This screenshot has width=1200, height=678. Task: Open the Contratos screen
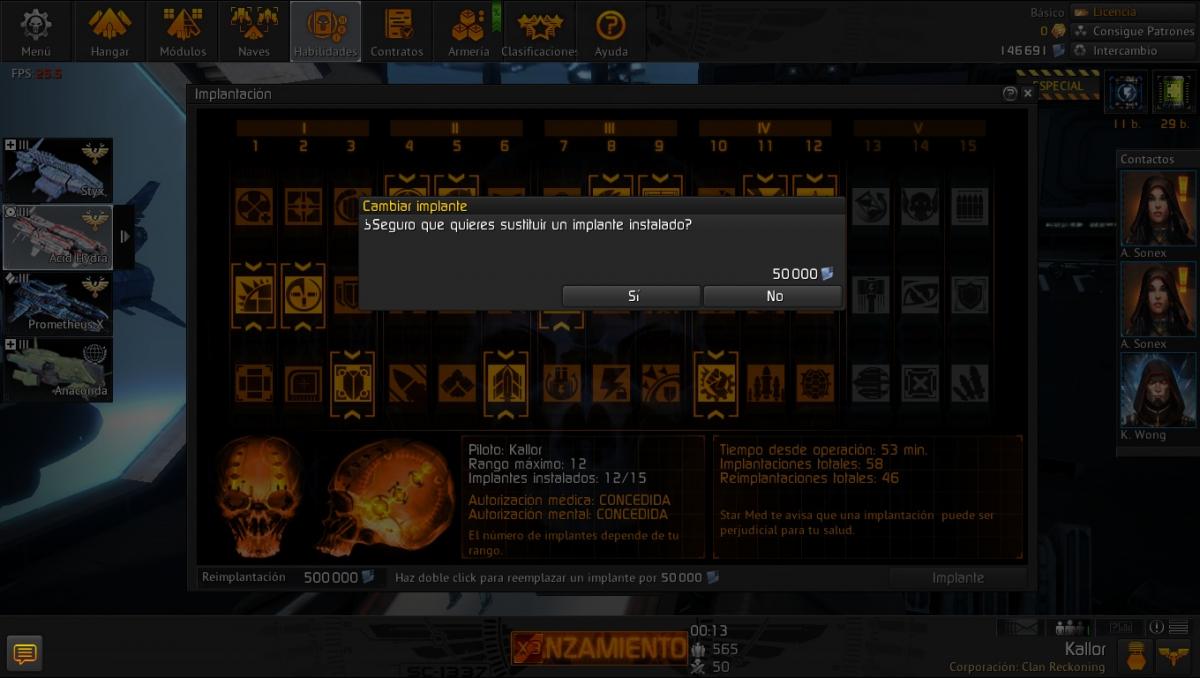pos(397,32)
